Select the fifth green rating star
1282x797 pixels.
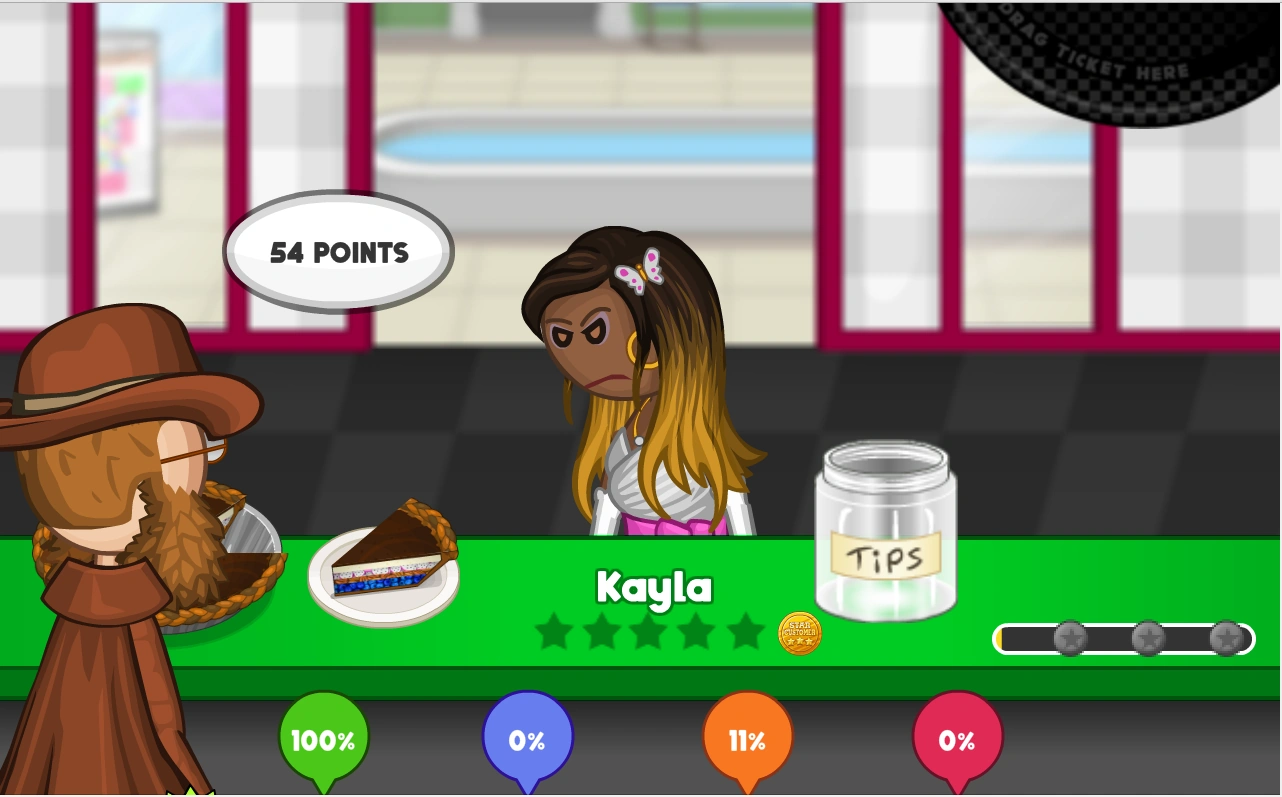pos(746,633)
